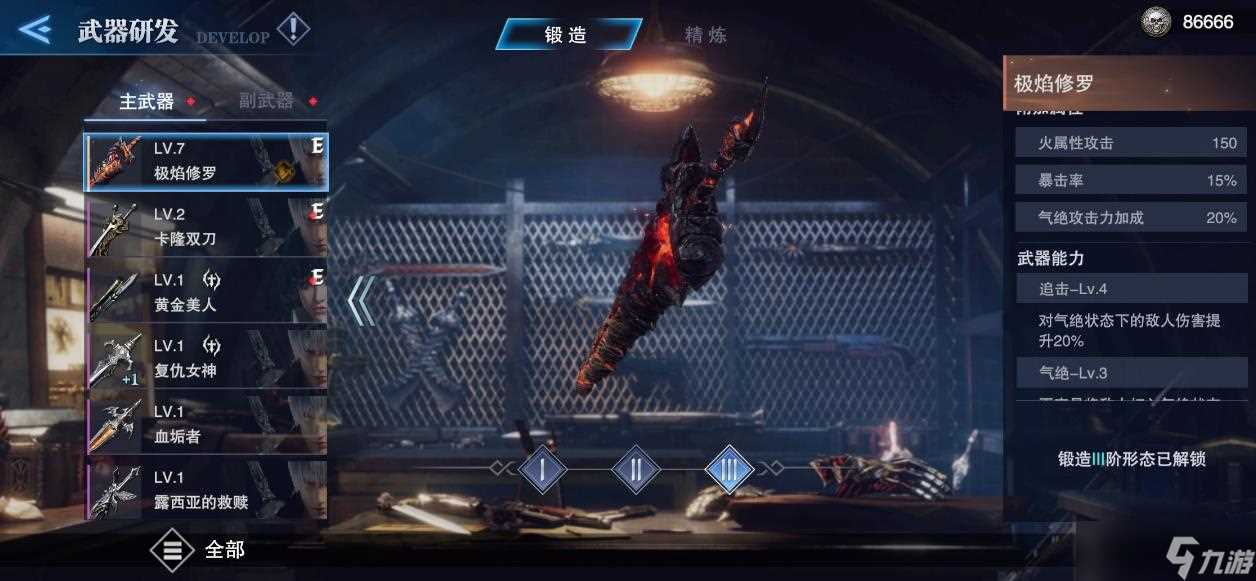Choose the 血垢者 weapon row
This screenshot has width=1256, height=581.
click(x=206, y=425)
